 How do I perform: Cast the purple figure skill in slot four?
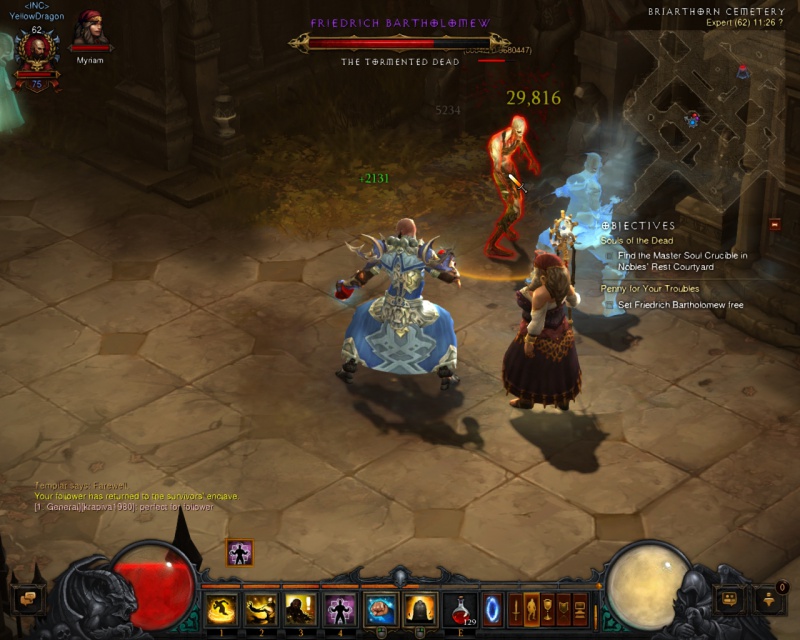[x=341, y=608]
